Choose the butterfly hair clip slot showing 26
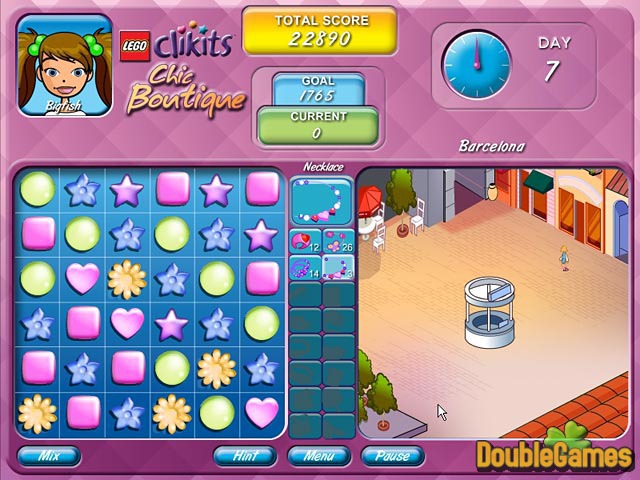This screenshot has width=640, height=480. pyautogui.click(x=338, y=241)
